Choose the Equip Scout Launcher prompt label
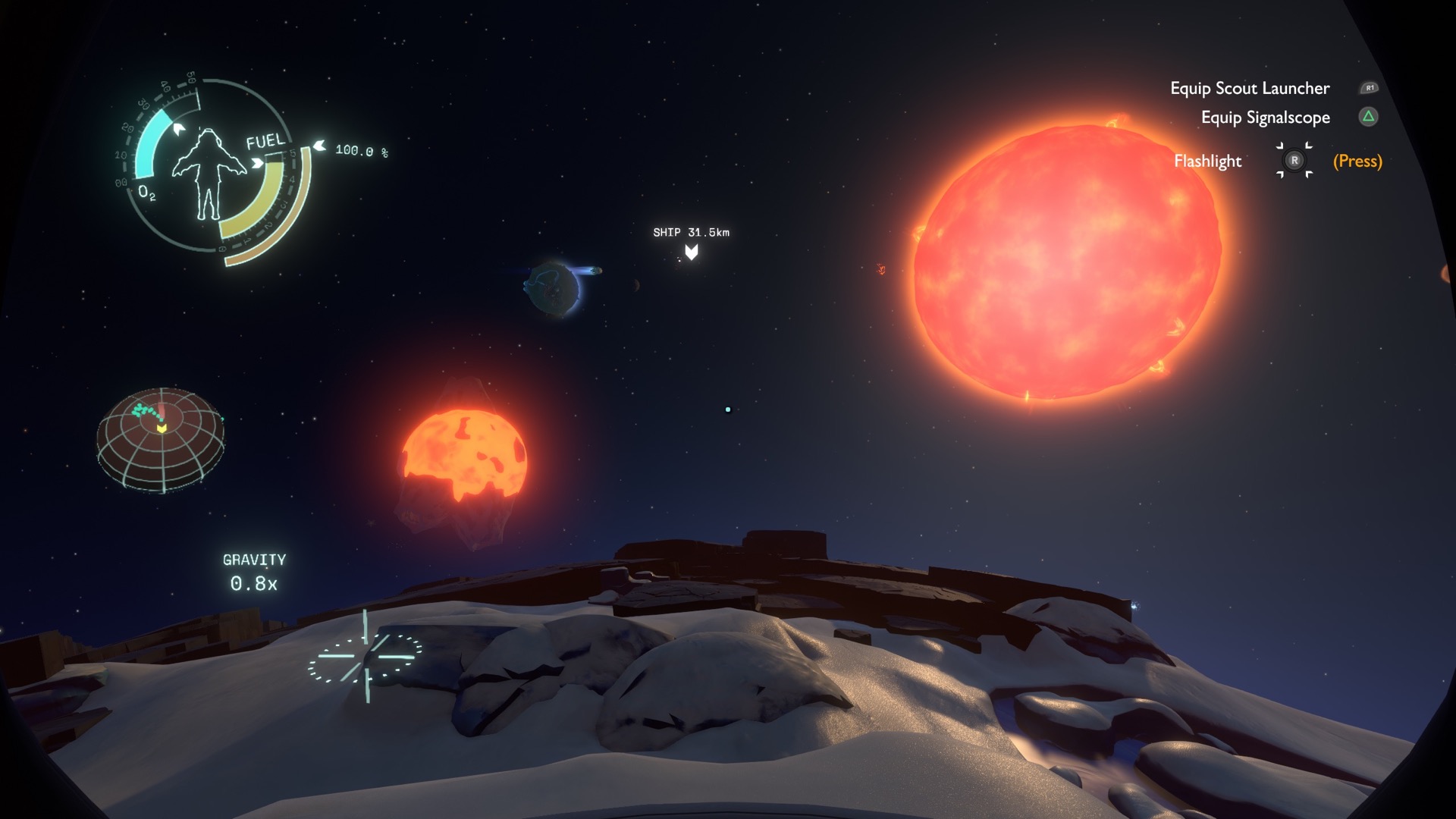 pos(1249,89)
